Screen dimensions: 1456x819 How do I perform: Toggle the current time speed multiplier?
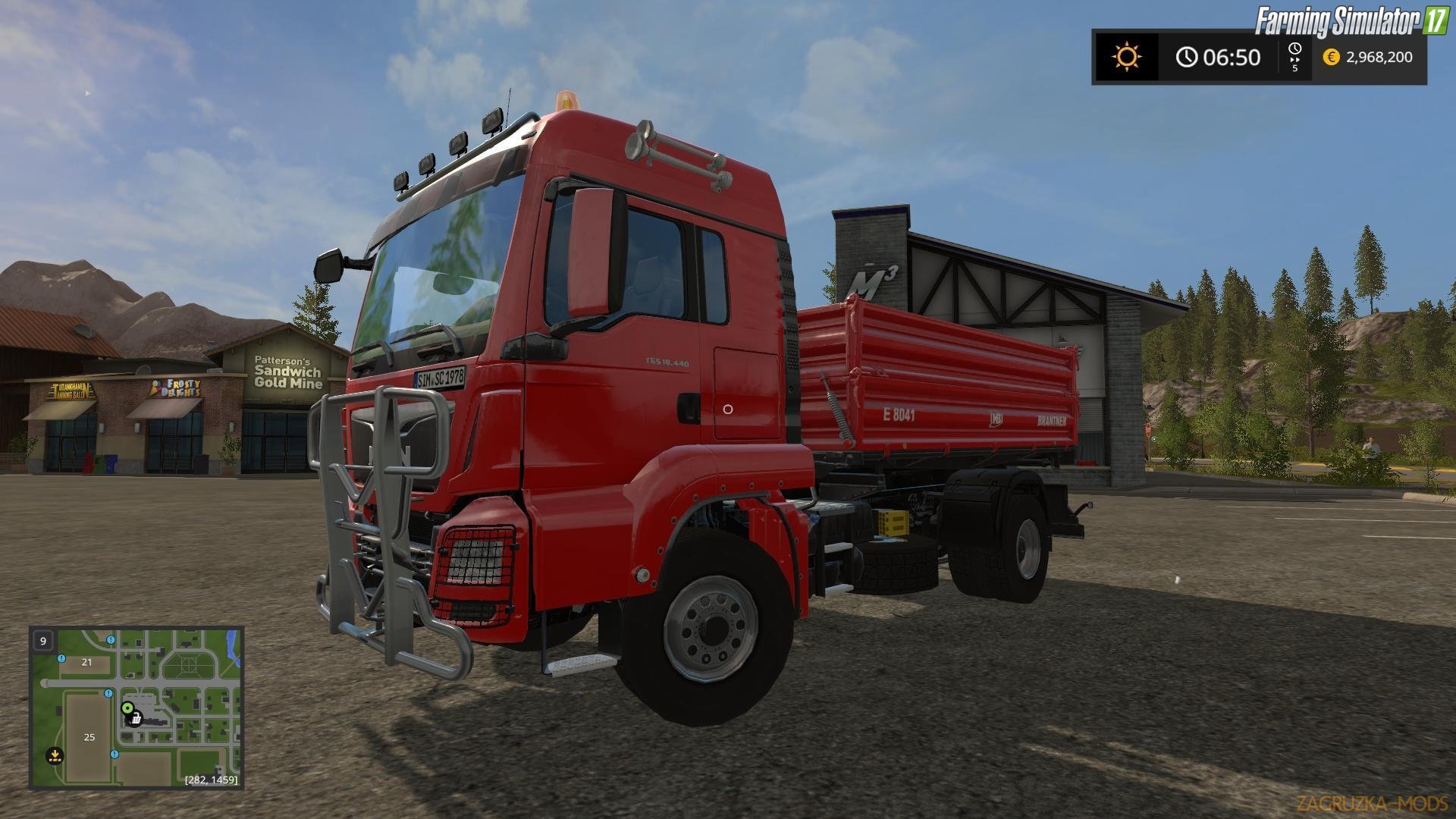click(x=1294, y=68)
